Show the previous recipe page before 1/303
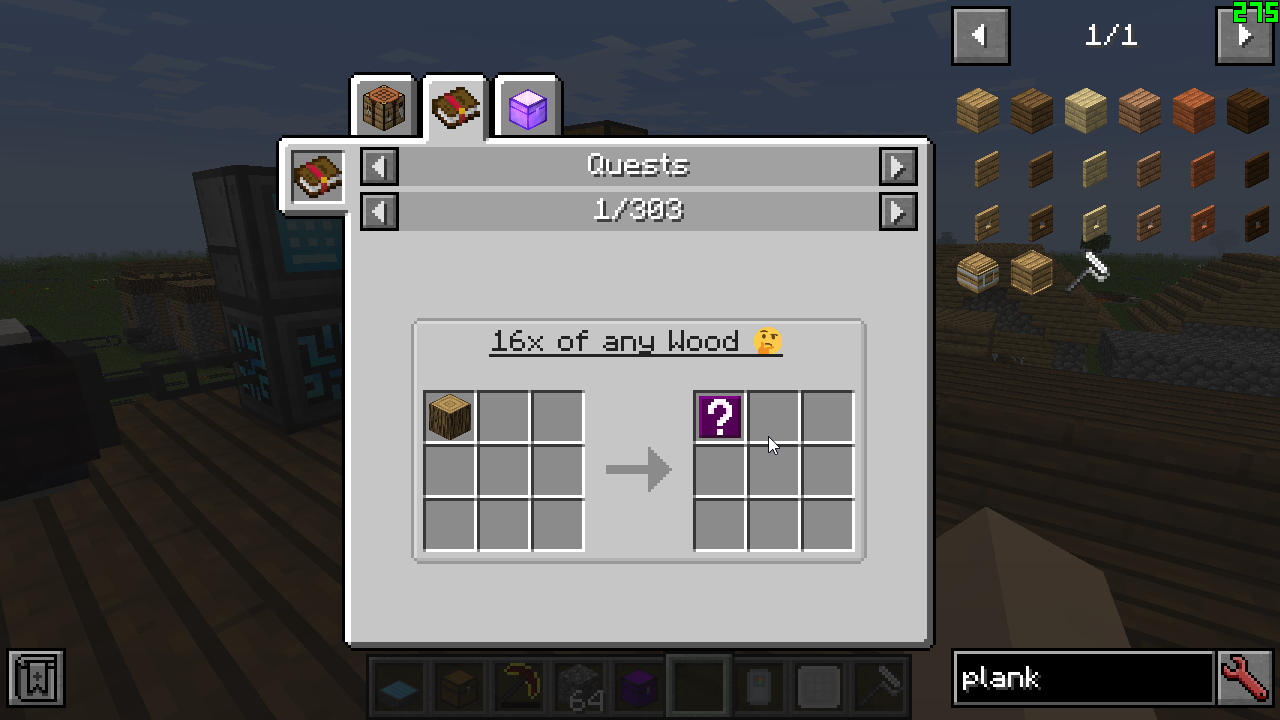 point(379,211)
